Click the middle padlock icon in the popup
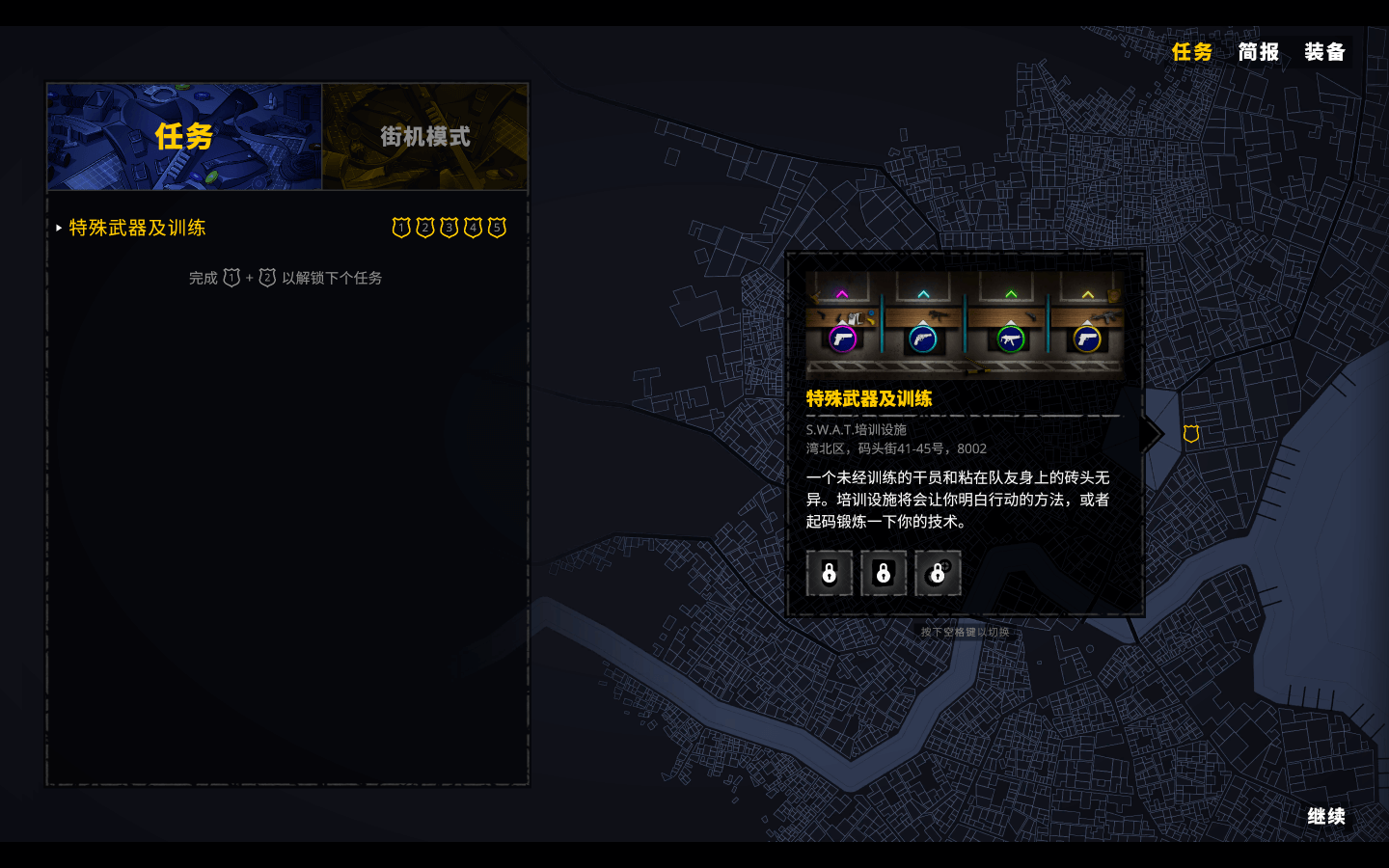This screenshot has height=868, width=1389. (884, 573)
